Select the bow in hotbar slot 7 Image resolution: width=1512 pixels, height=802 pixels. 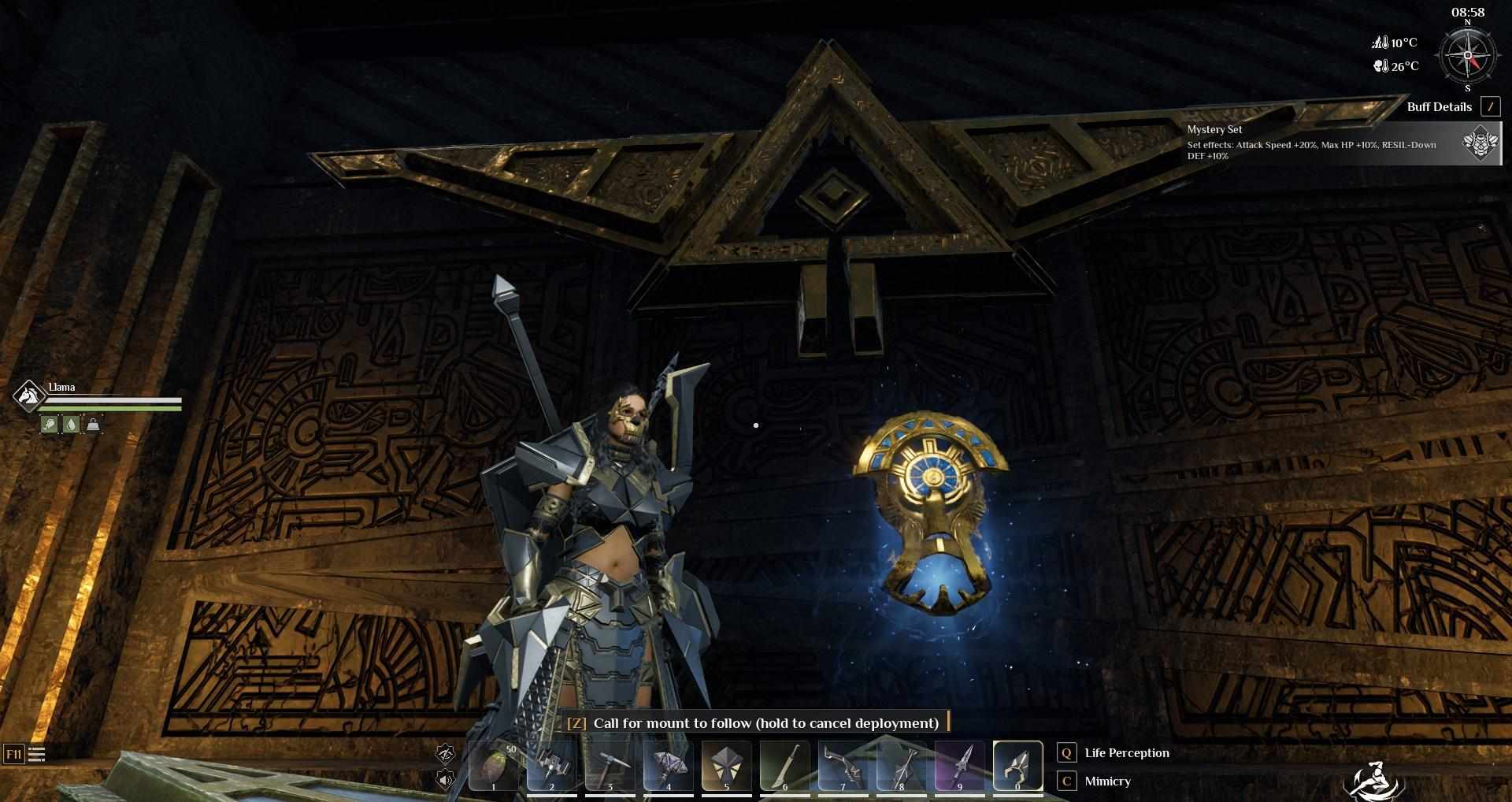(x=843, y=765)
